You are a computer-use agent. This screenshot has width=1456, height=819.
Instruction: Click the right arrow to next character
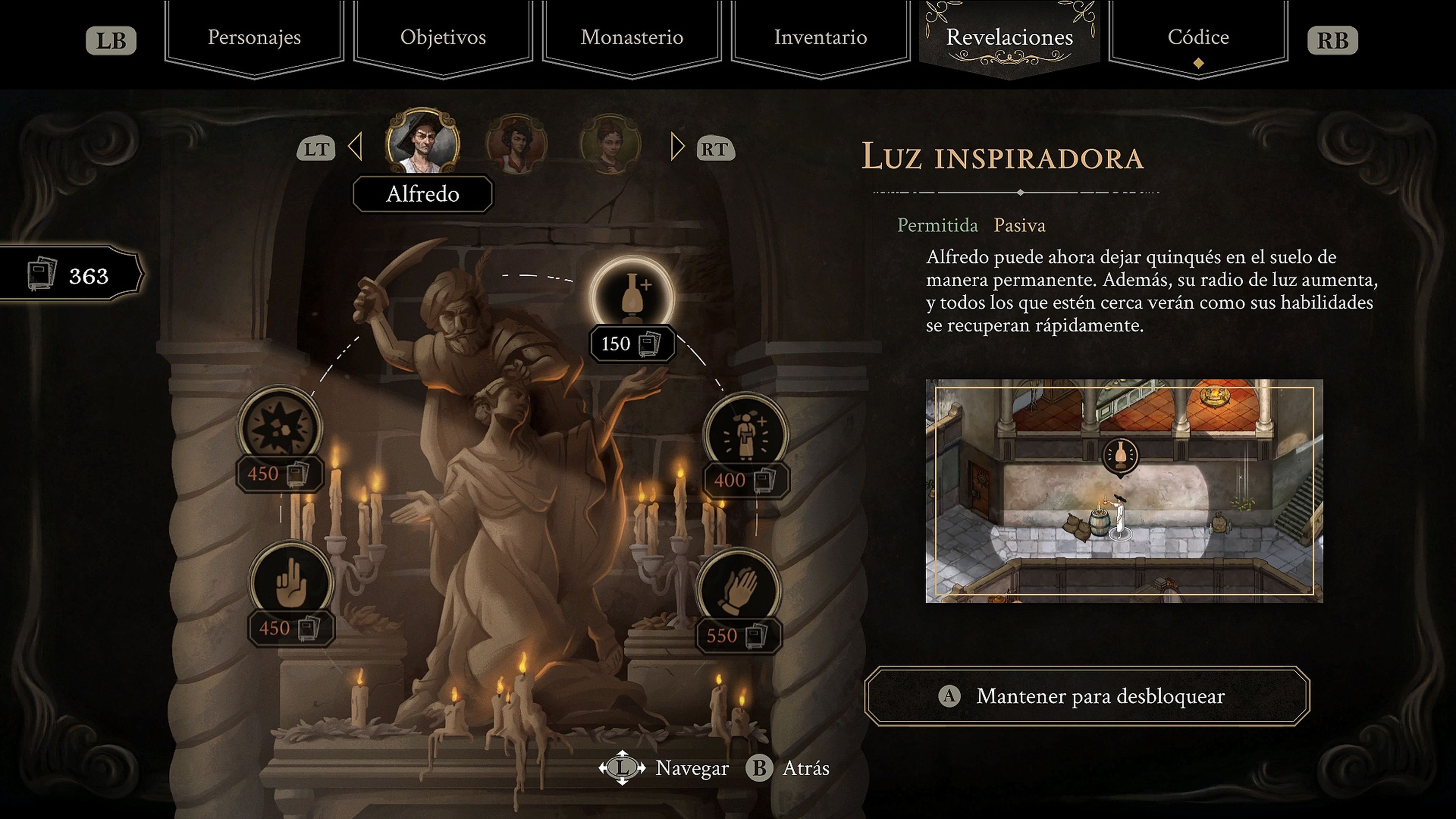676,147
